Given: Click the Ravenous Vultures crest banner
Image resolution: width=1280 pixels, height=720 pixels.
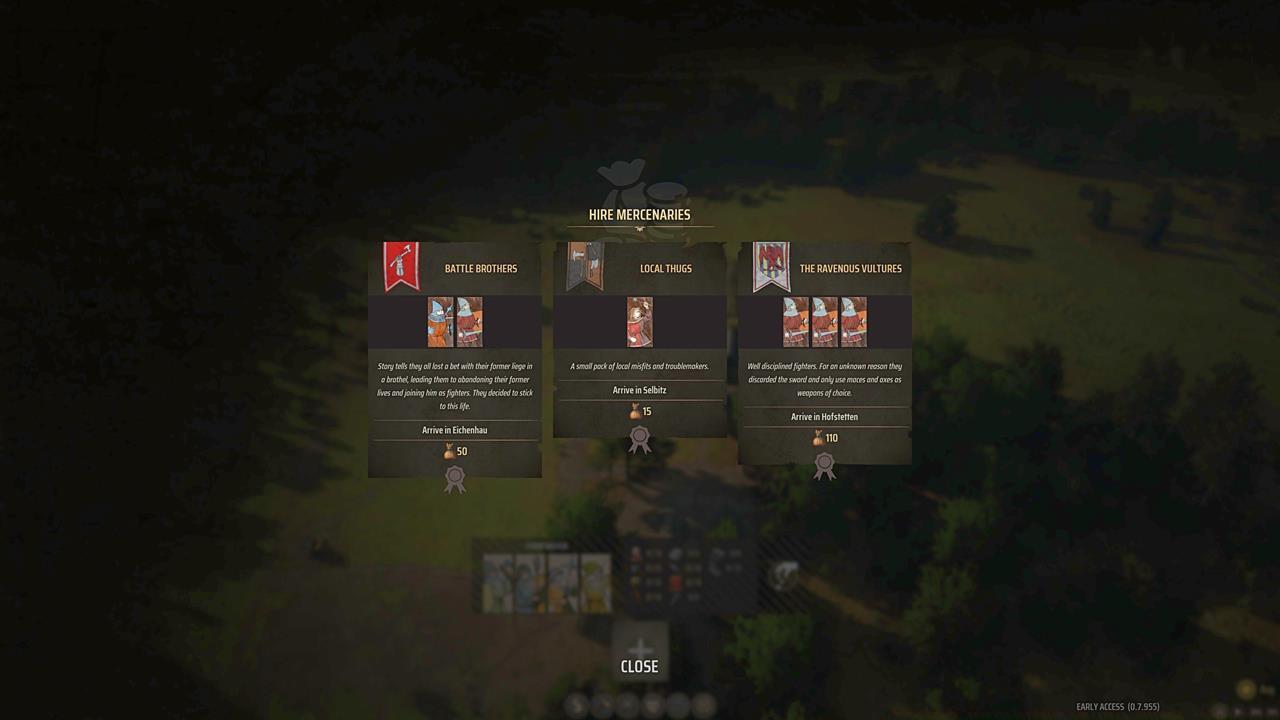Looking at the screenshot, I should point(772,265).
